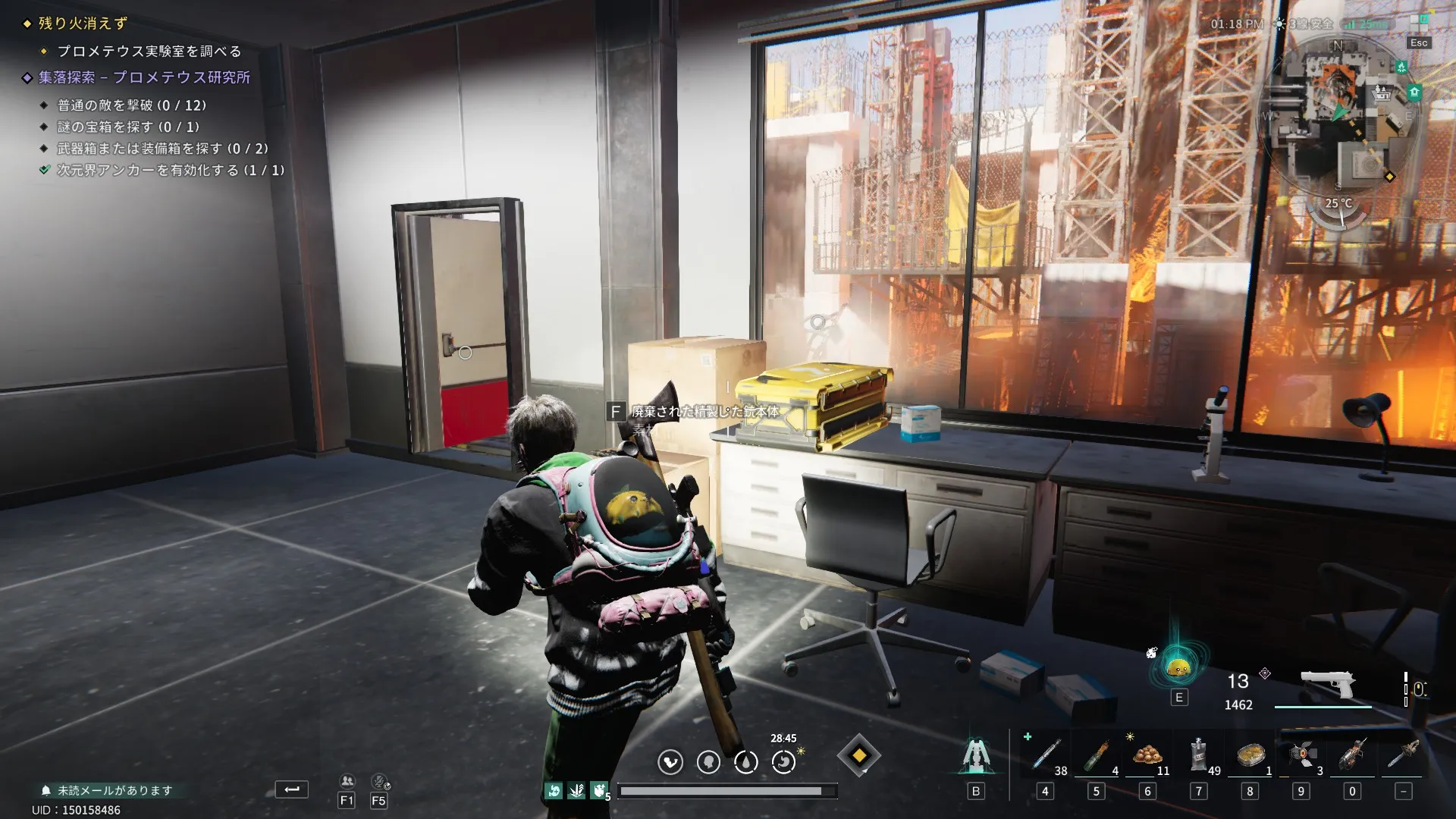Screen dimensions: 1456x819
Task: Activate the yellow deviant companion skill
Action: tap(1178, 667)
